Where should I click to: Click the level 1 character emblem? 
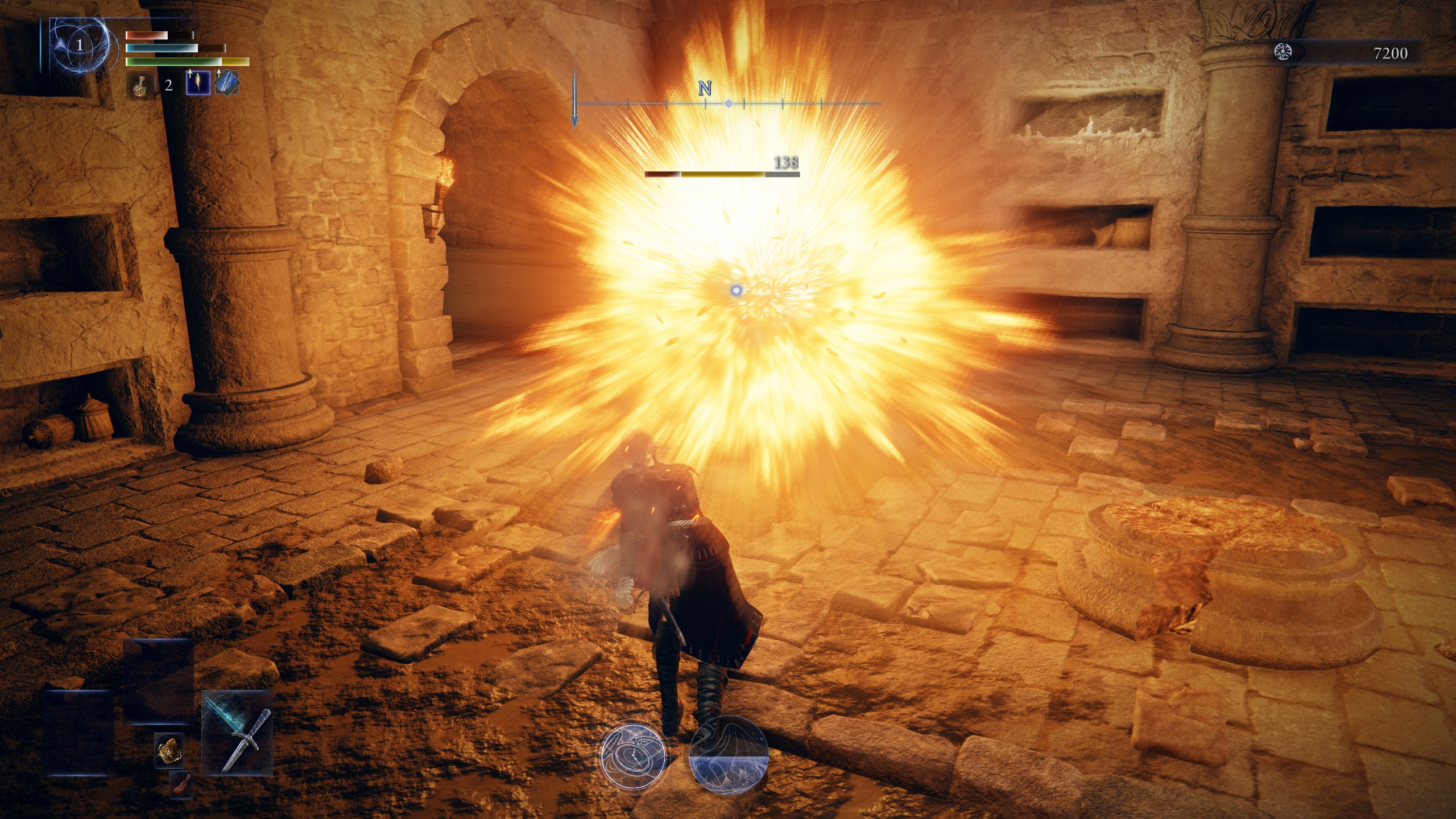[x=79, y=45]
